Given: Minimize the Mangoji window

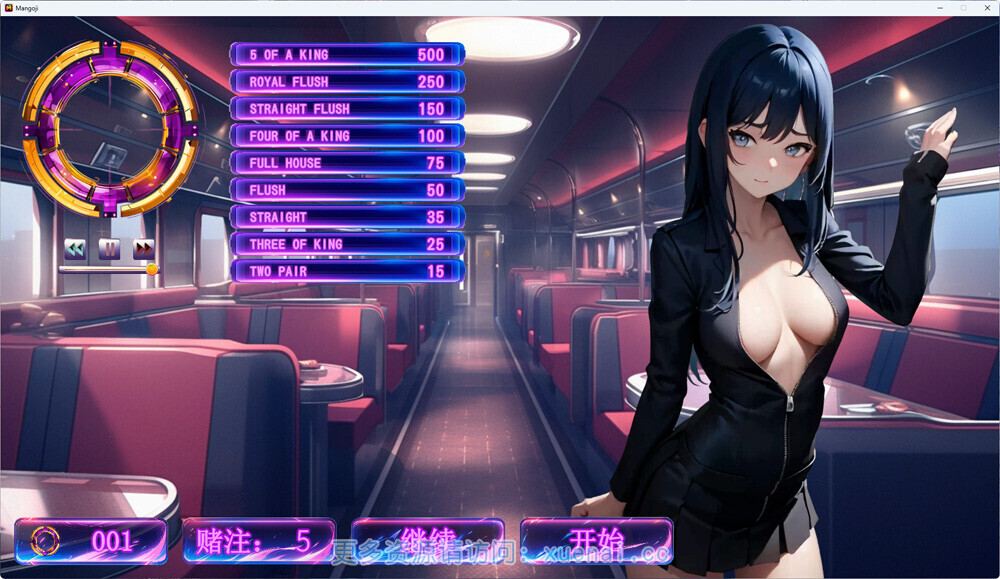Looking at the screenshot, I should 941,7.
